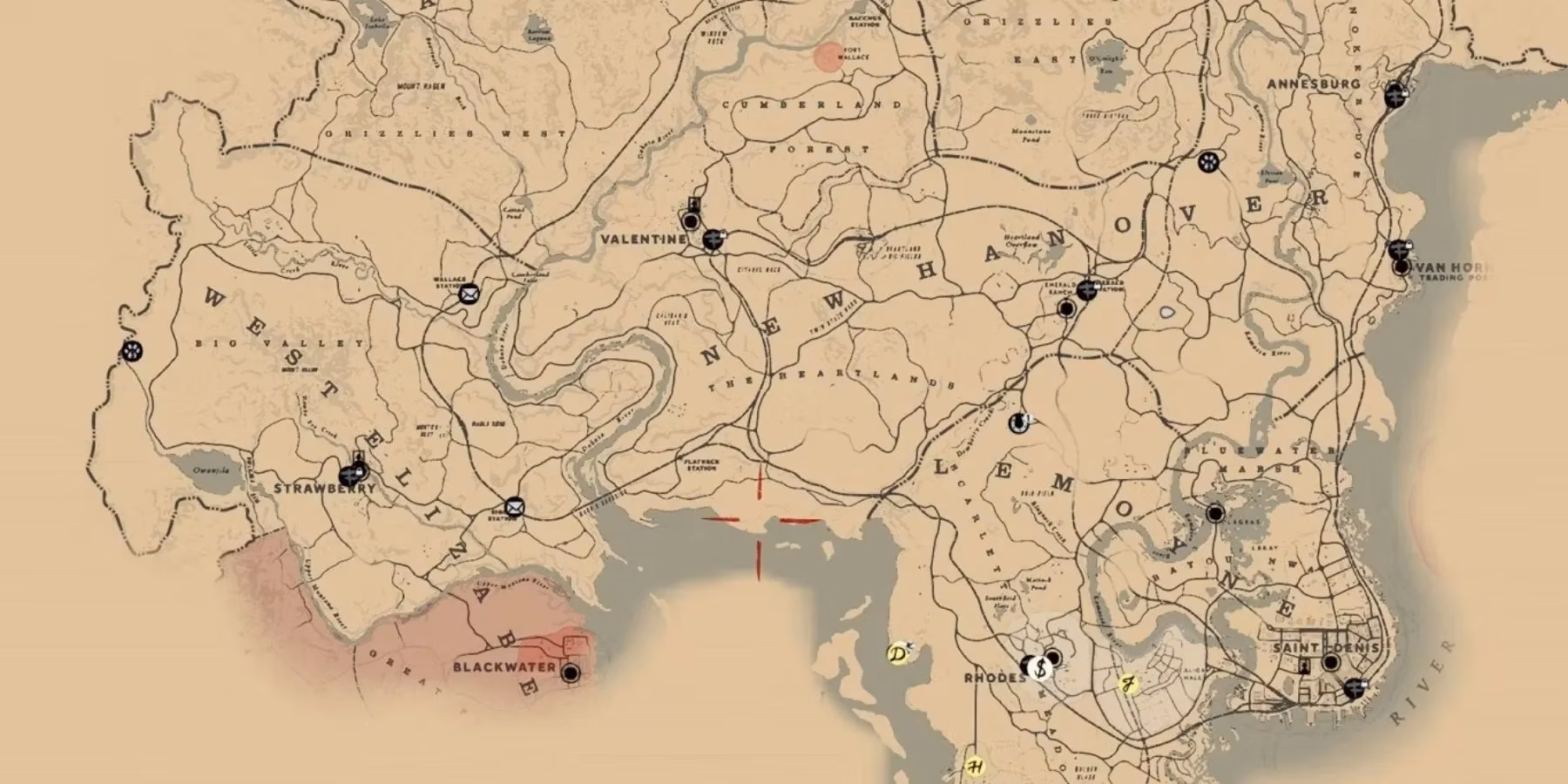Open the train station icon at Emerald Station

point(1086,288)
